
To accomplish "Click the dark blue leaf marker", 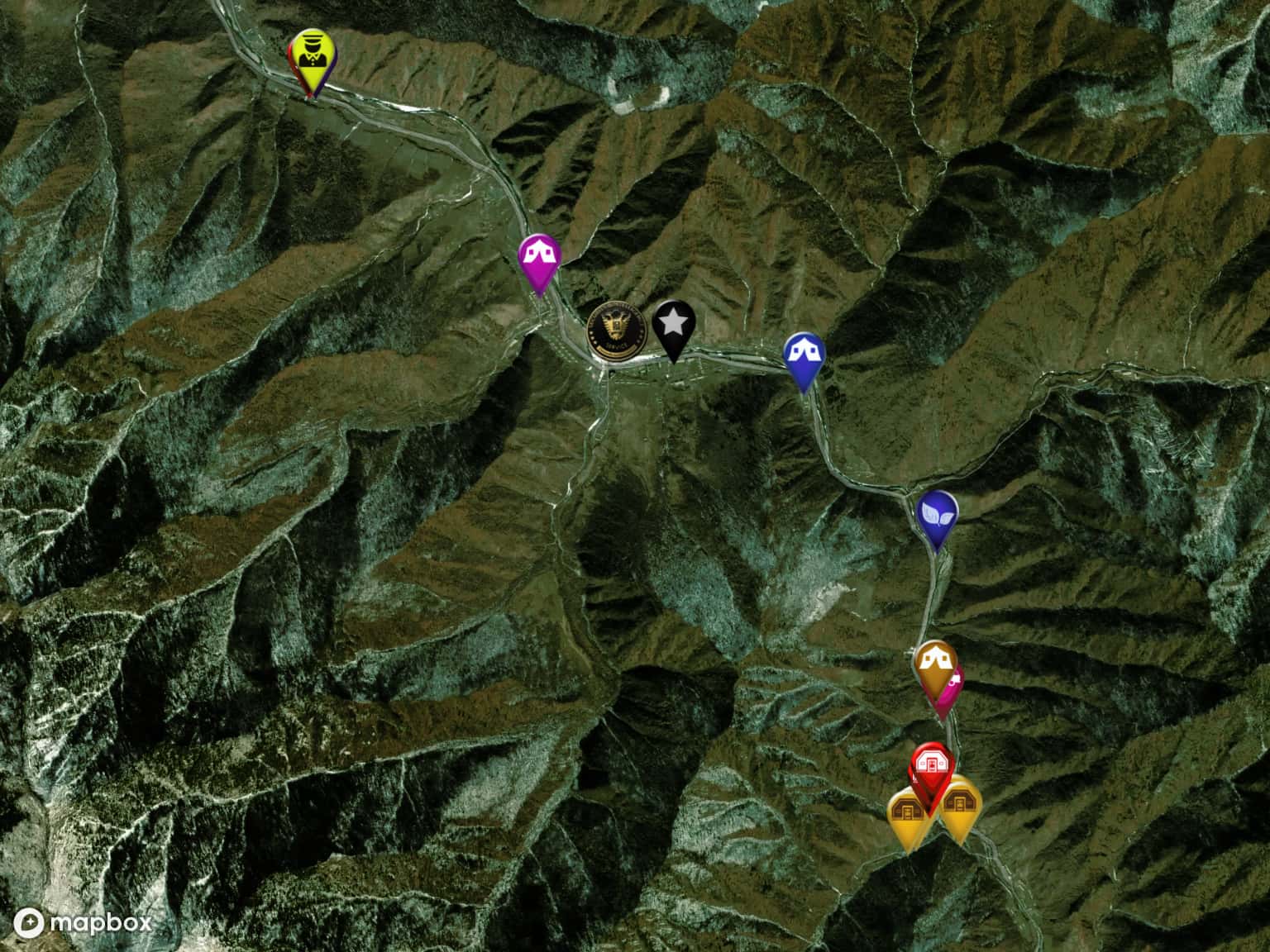I will [937, 514].
